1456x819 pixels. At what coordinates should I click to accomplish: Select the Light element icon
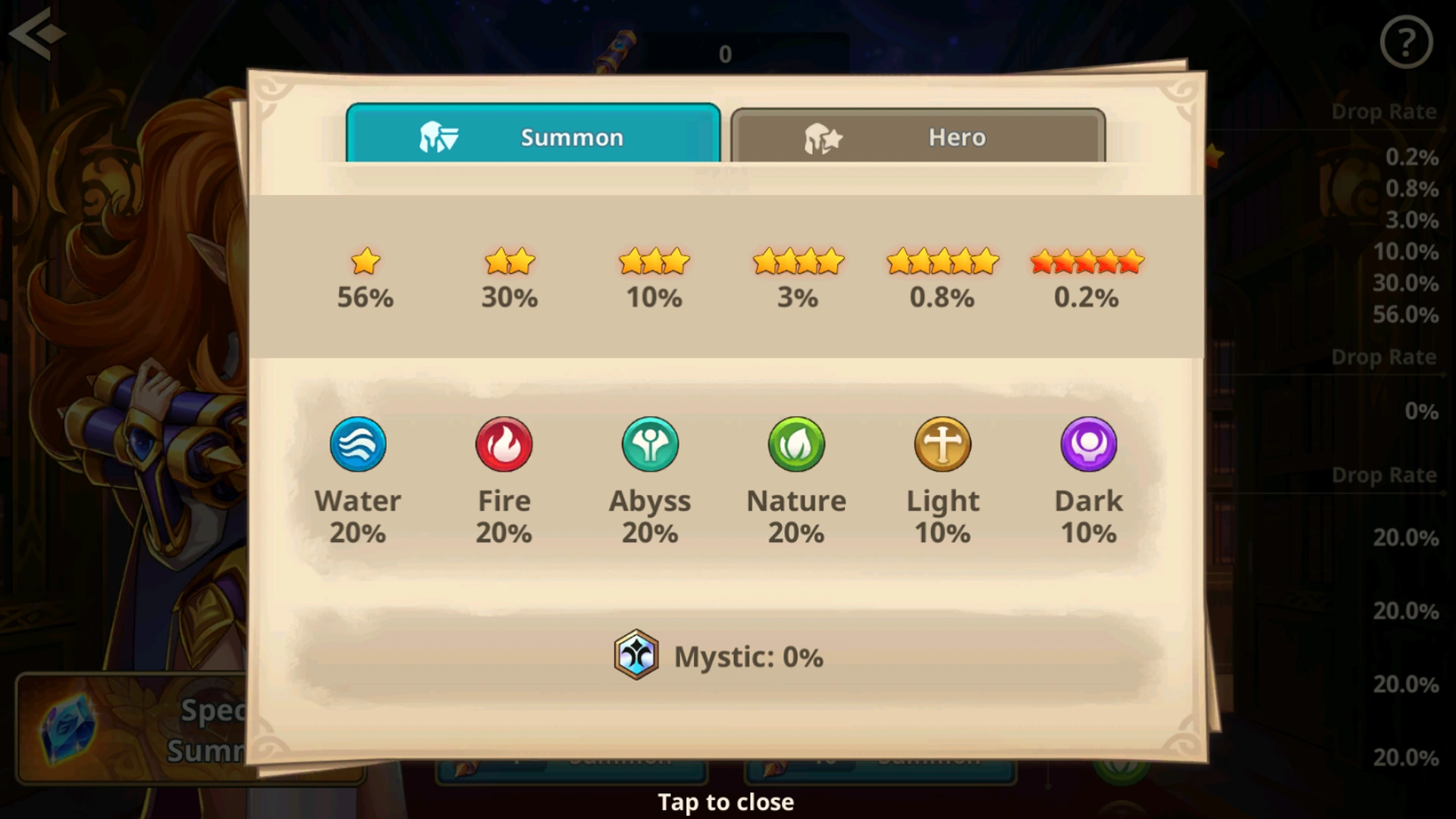pyautogui.click(x=943, y=444)
